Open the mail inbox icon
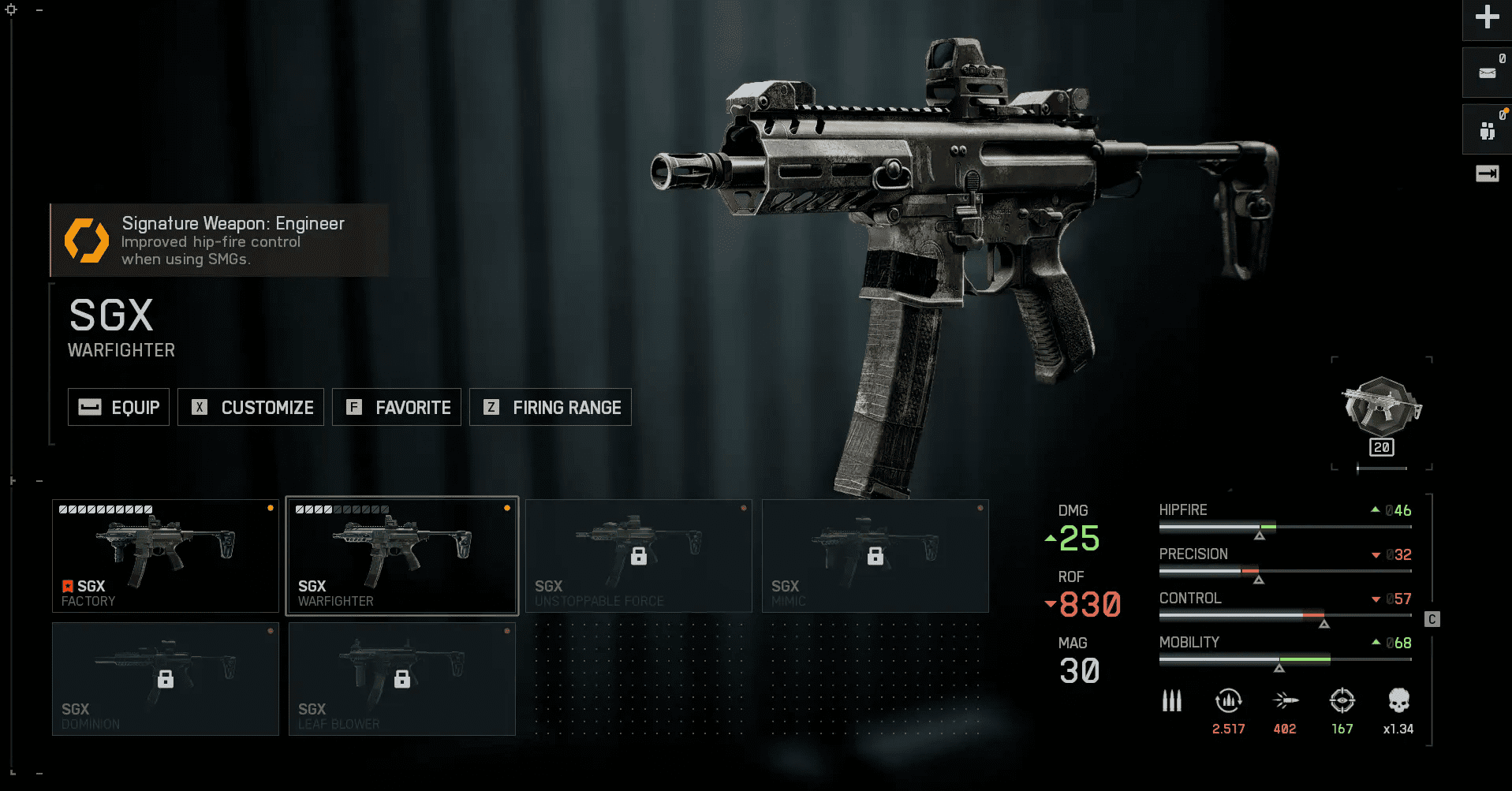 coord(1488,73)
